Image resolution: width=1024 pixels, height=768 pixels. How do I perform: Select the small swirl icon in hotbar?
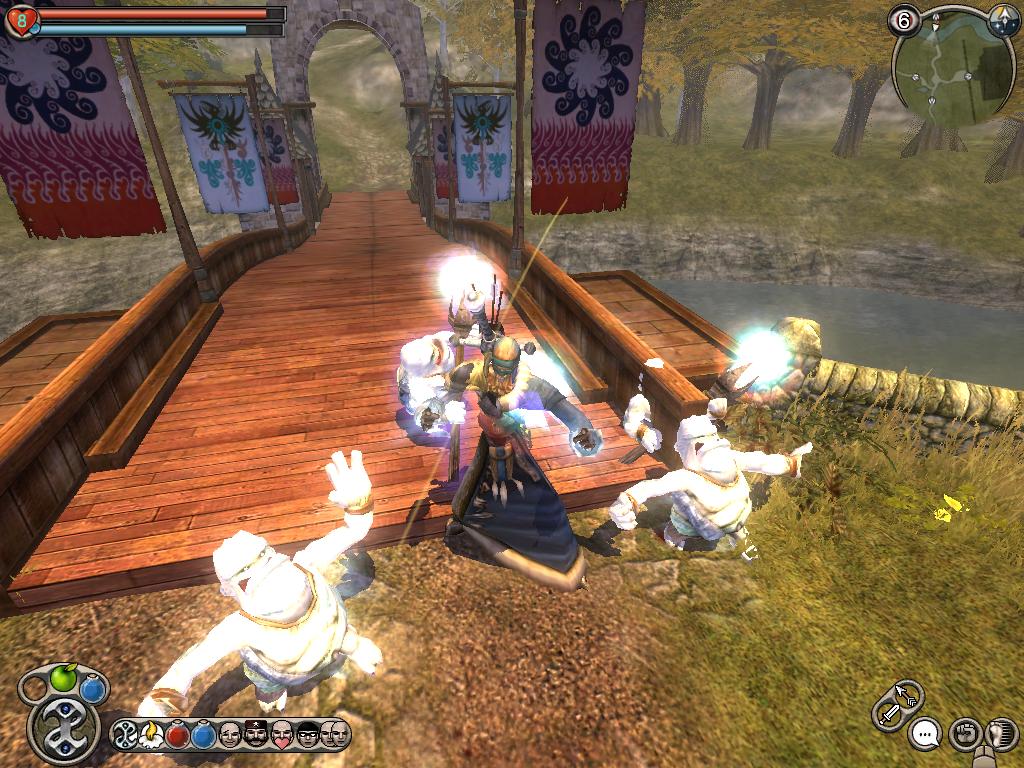click(127, 736)
